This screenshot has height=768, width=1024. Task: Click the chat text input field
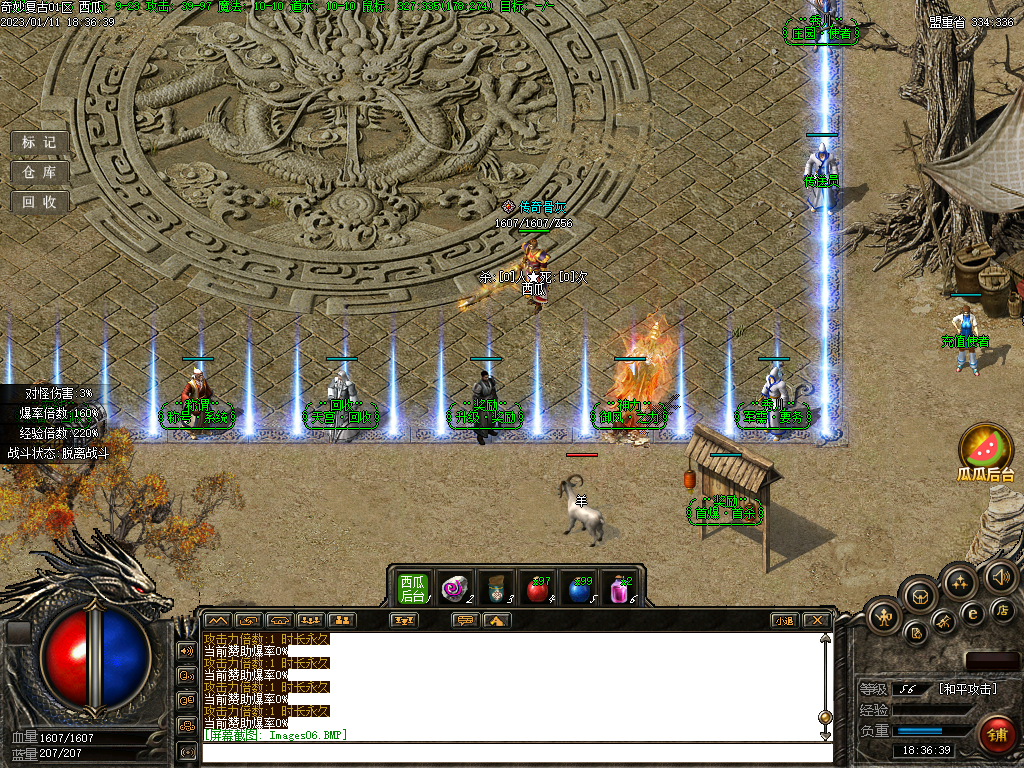[515, 752]
